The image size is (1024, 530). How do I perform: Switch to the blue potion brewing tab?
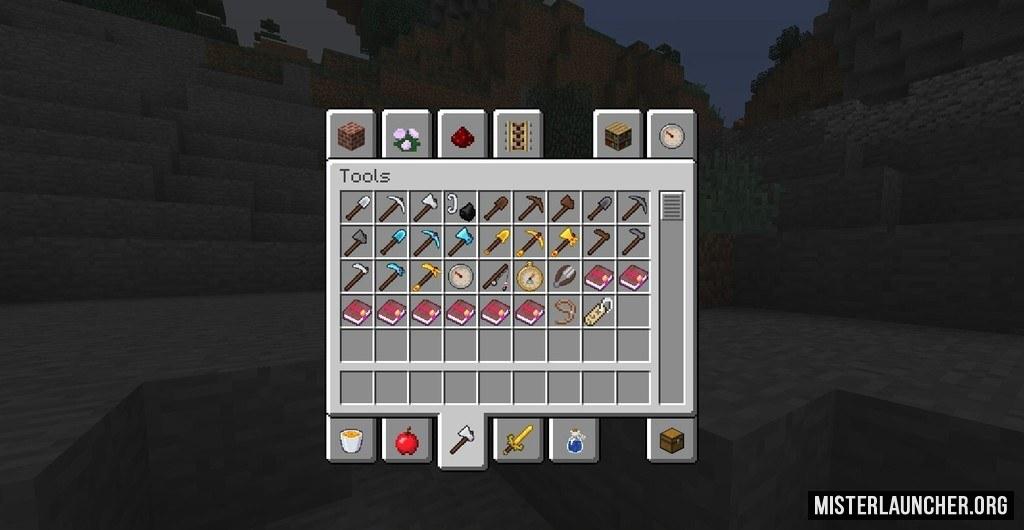pyautogui.click(x=573, y=440)
